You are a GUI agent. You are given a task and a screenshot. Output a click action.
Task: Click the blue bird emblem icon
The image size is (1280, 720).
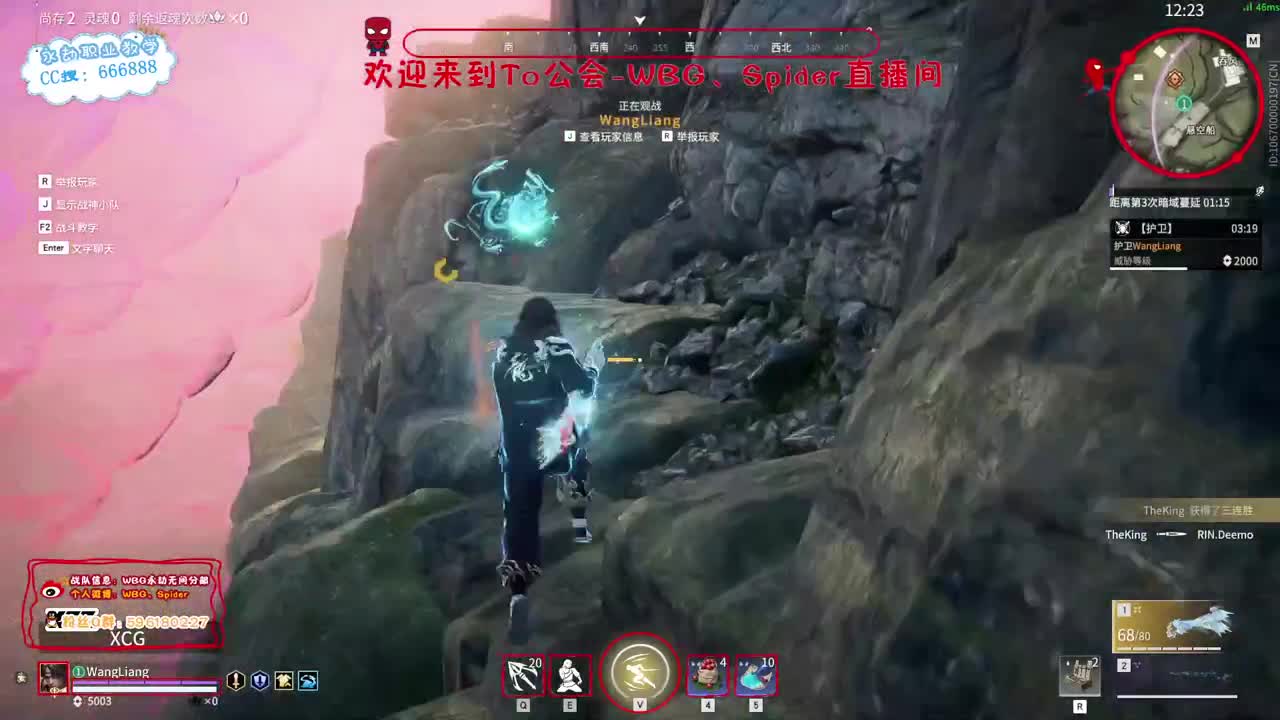coord(308,680)
